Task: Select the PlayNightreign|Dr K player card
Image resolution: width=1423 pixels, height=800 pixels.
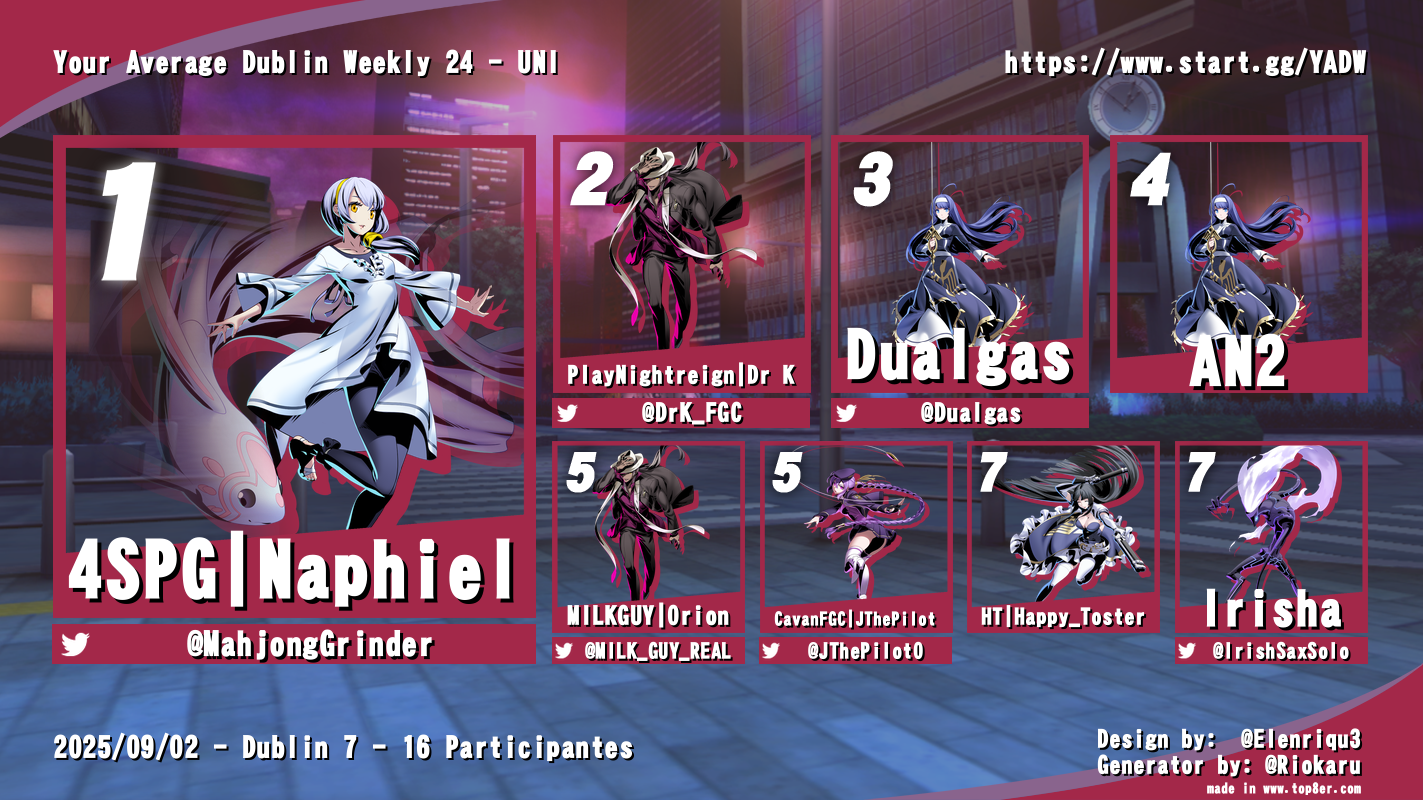Action: (x=681, y=265)
